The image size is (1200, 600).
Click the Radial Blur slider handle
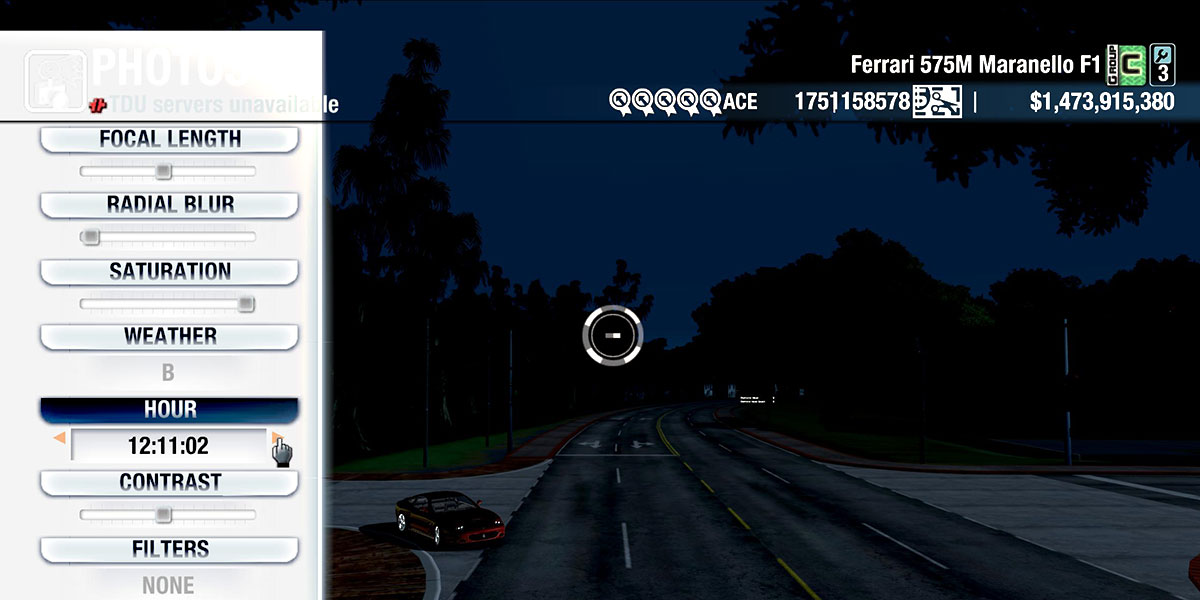(x=91, y=237)
